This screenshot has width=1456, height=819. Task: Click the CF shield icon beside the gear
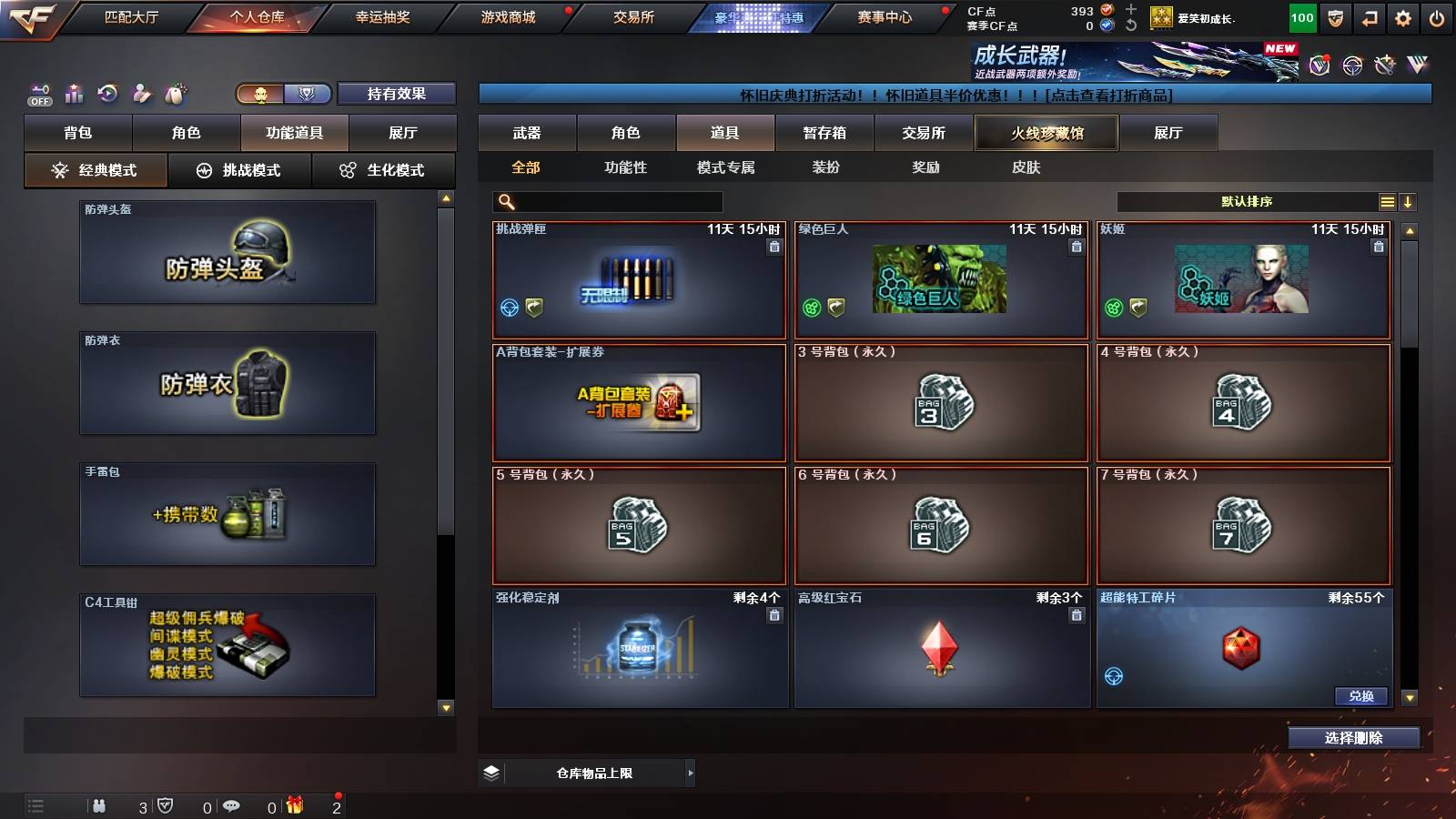[x=1334, y=15]
